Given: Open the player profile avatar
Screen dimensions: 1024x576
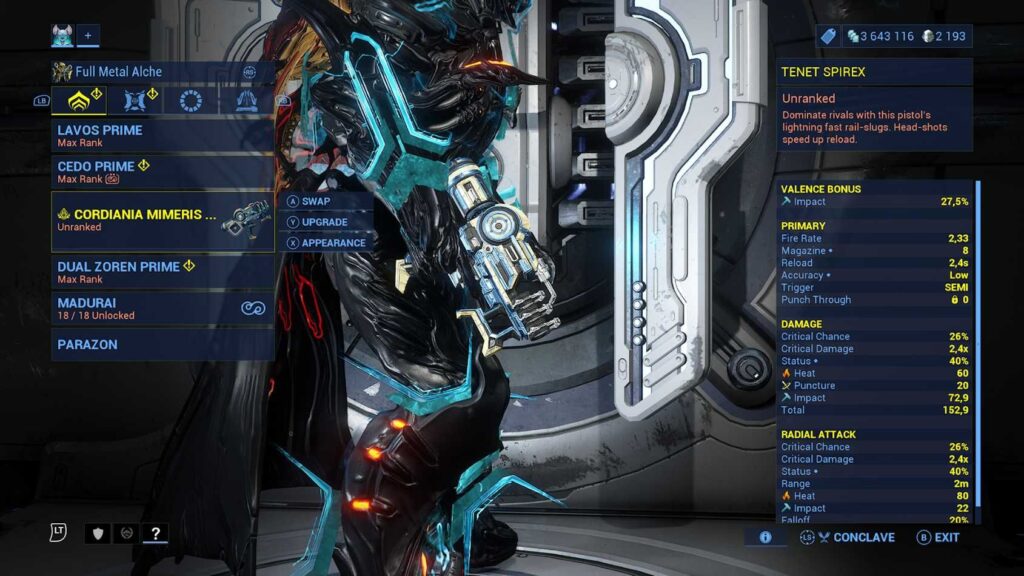Looking at the screenshot, I should point(62,36).
